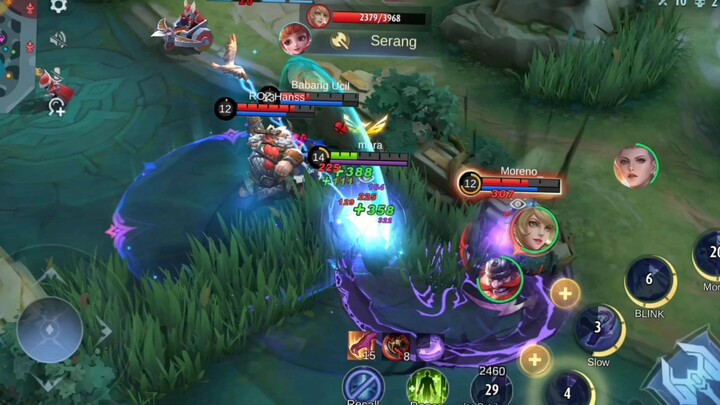Select the white-haired hero portrait

tap(635, 166)
